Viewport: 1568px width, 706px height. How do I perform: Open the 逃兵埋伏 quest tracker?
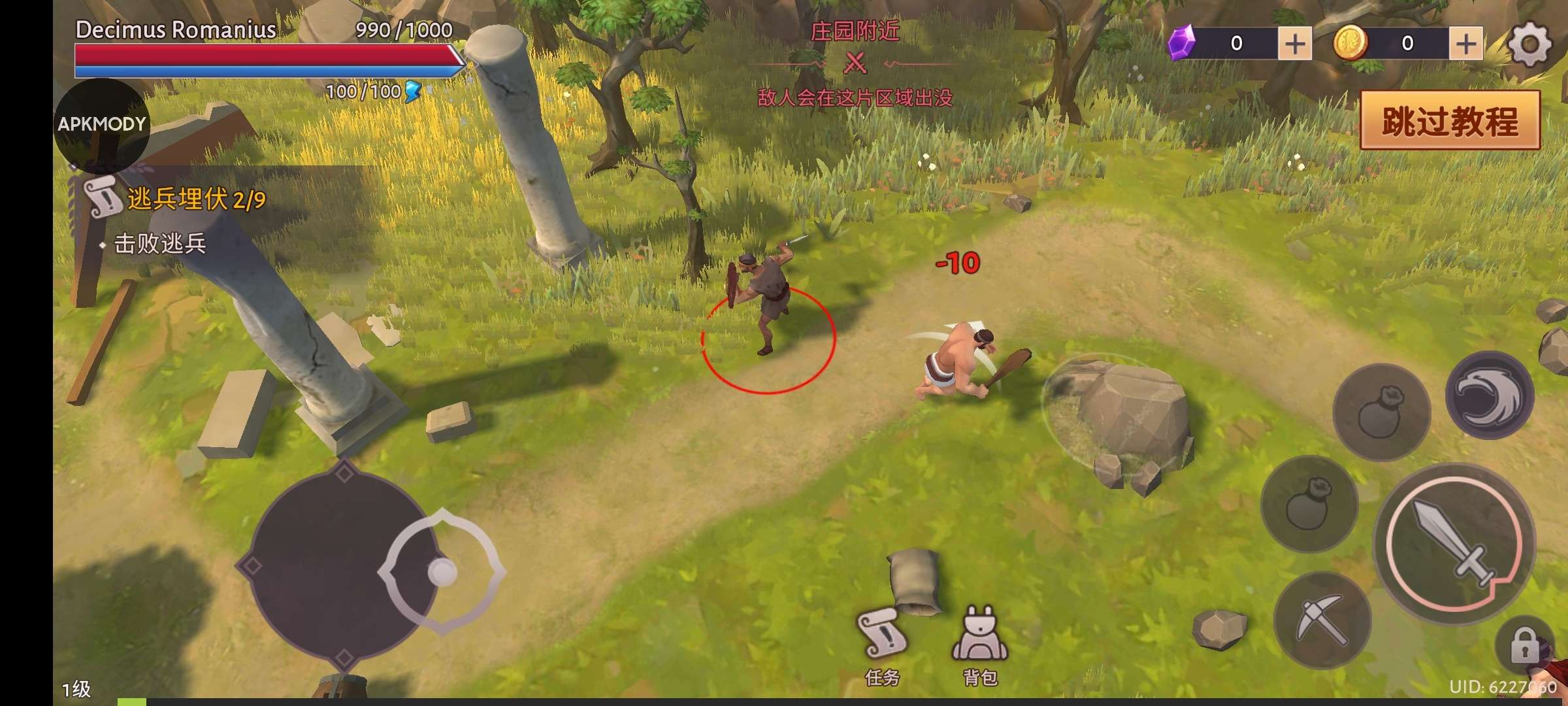point(195,199)
